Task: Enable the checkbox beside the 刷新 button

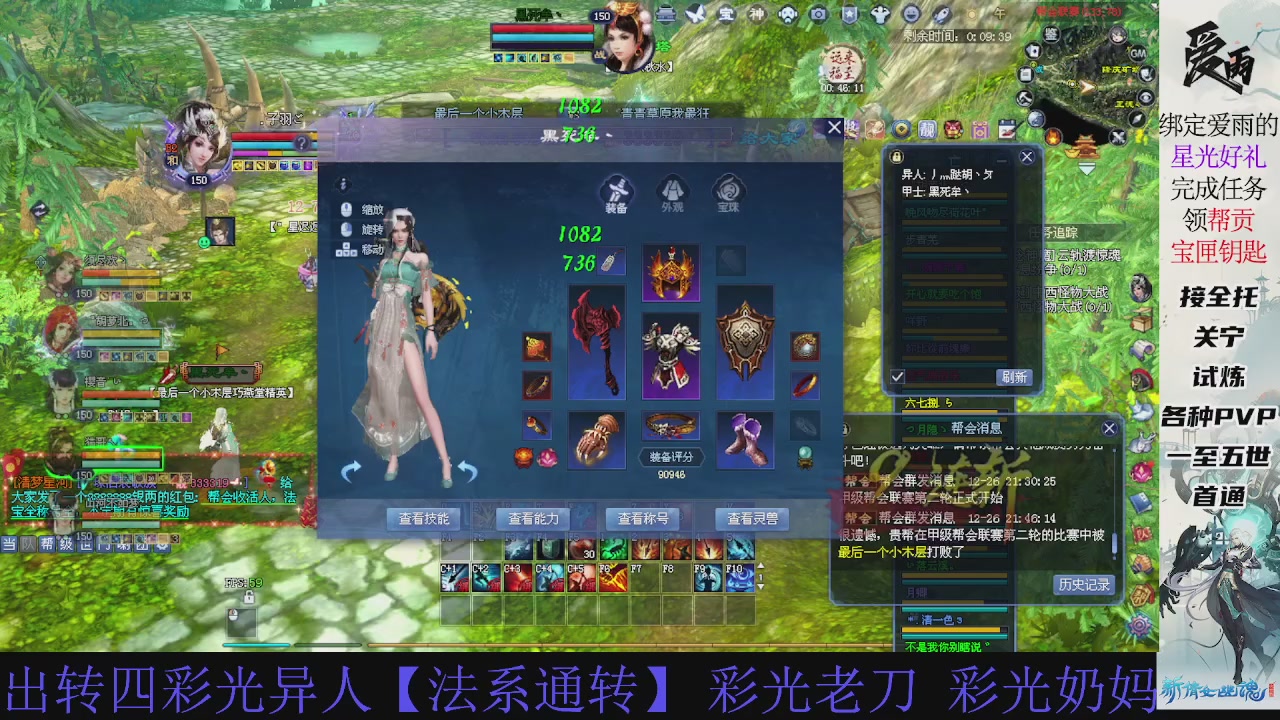Action: point(896,378)
